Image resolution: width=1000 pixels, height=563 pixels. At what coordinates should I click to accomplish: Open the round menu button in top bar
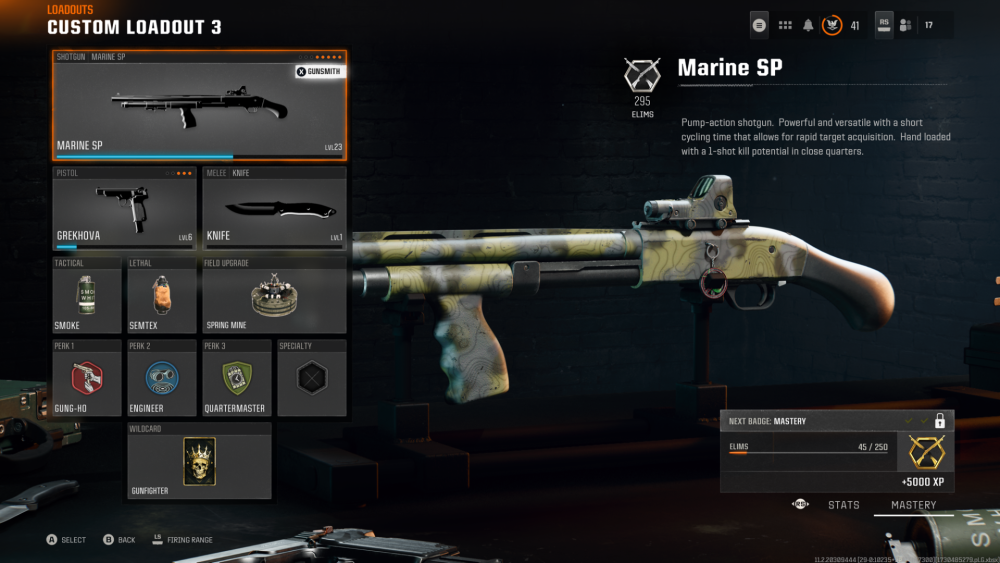[760, 25]
